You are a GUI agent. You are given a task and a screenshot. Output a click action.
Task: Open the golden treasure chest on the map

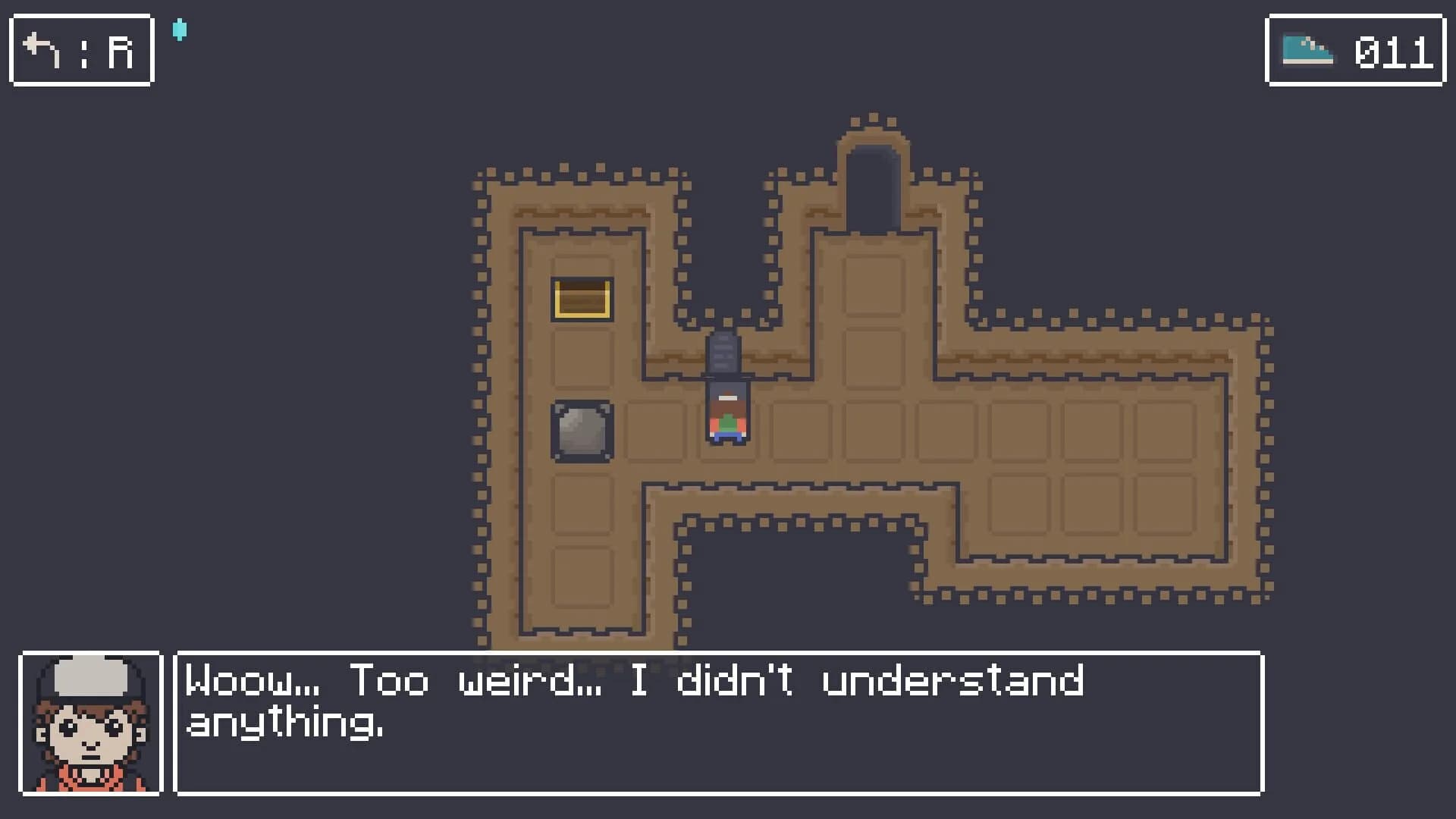581,298
